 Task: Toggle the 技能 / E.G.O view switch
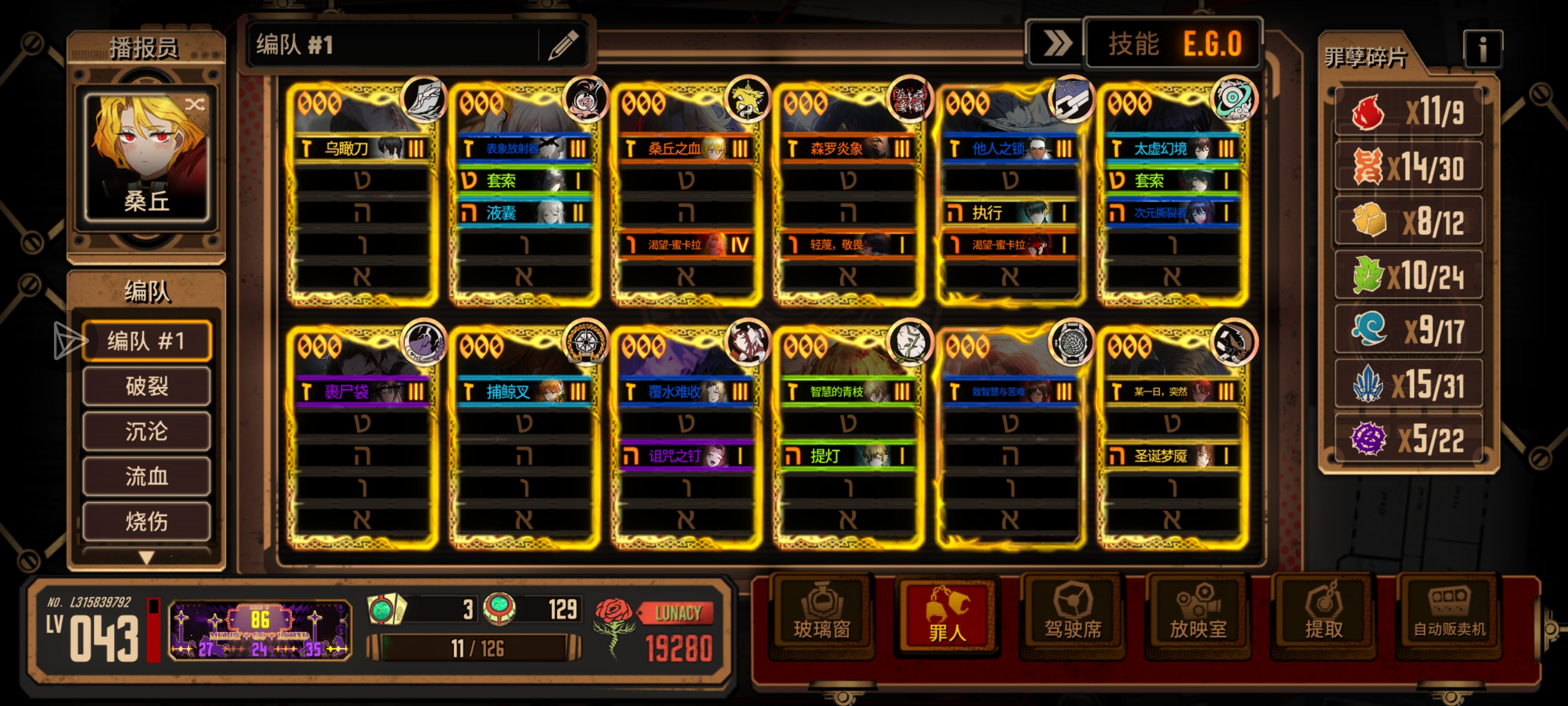(x=1173, y=44)
